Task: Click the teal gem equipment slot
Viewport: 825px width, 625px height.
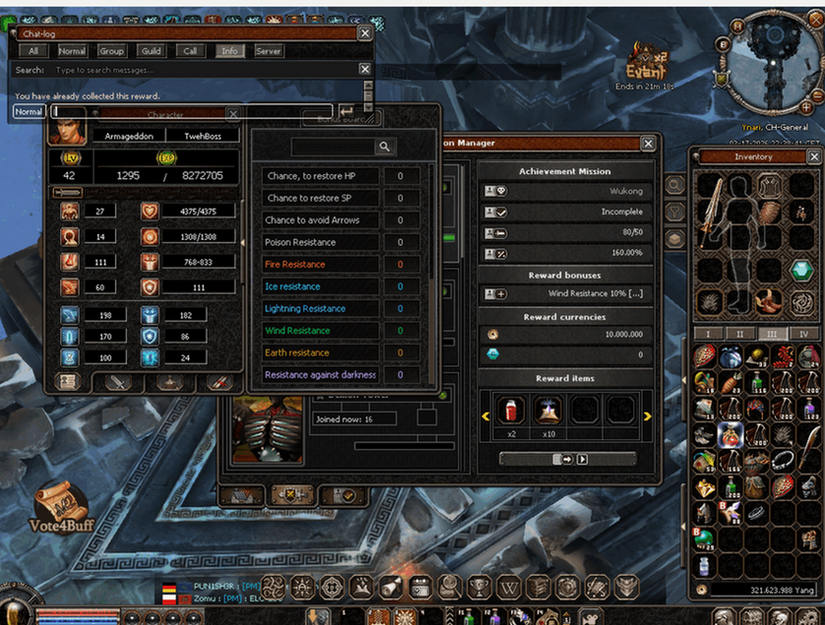Action: pyautogui.click(x=800, y=270)
